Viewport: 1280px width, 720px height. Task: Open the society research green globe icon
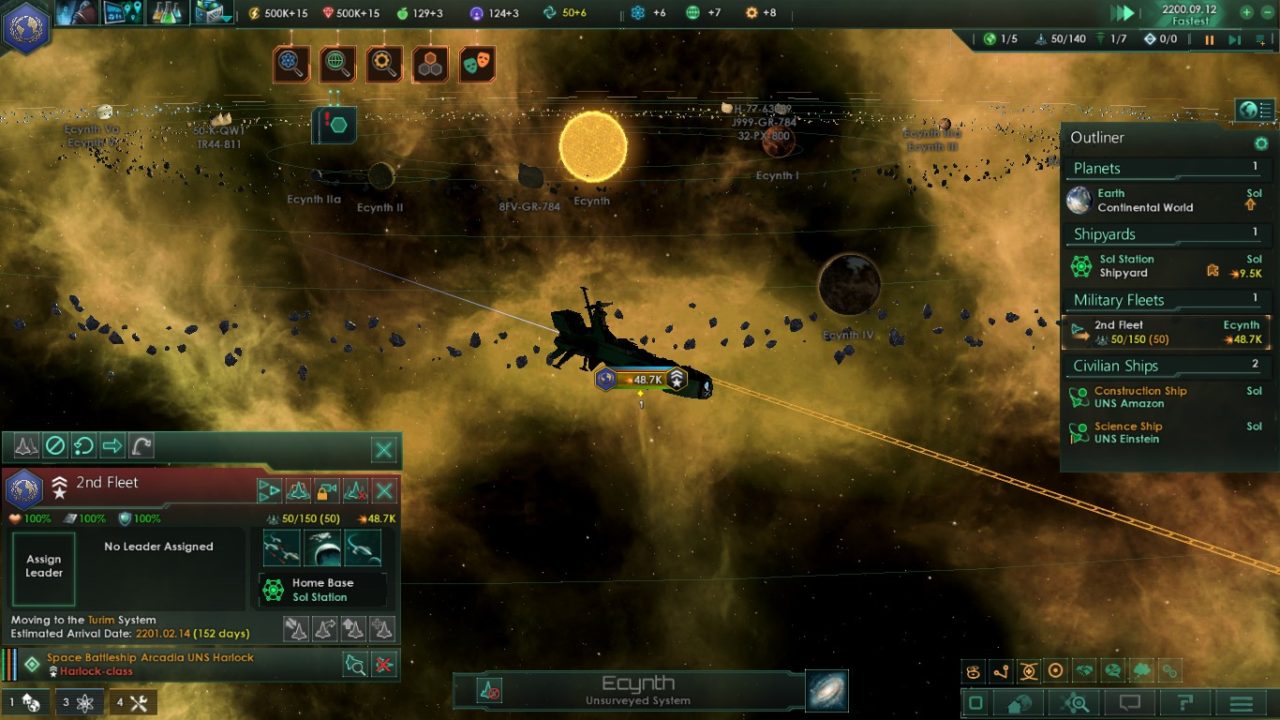[x=337, y=63]
